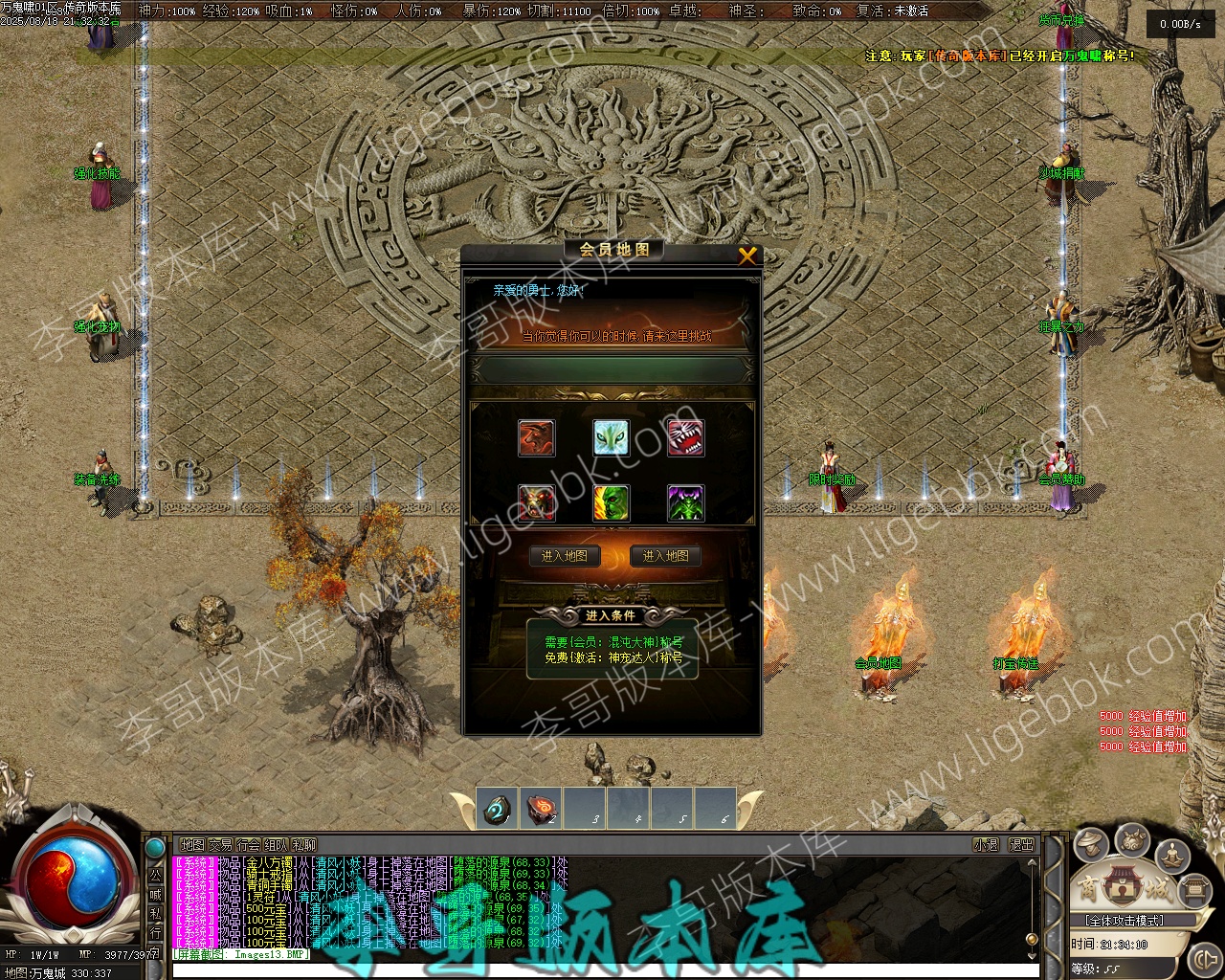Open the straw-hat character icon
The height and width of the screenshot is (980, 1225).
(1091, 845)
